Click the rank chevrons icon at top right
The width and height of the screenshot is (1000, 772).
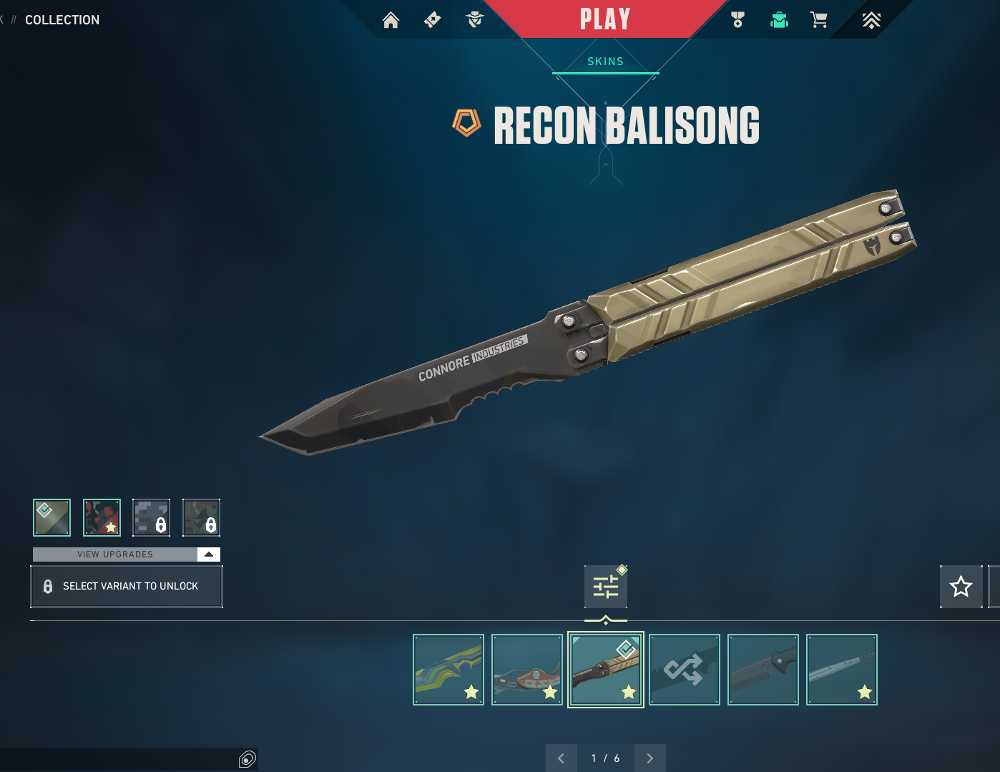tap(871, 20)
